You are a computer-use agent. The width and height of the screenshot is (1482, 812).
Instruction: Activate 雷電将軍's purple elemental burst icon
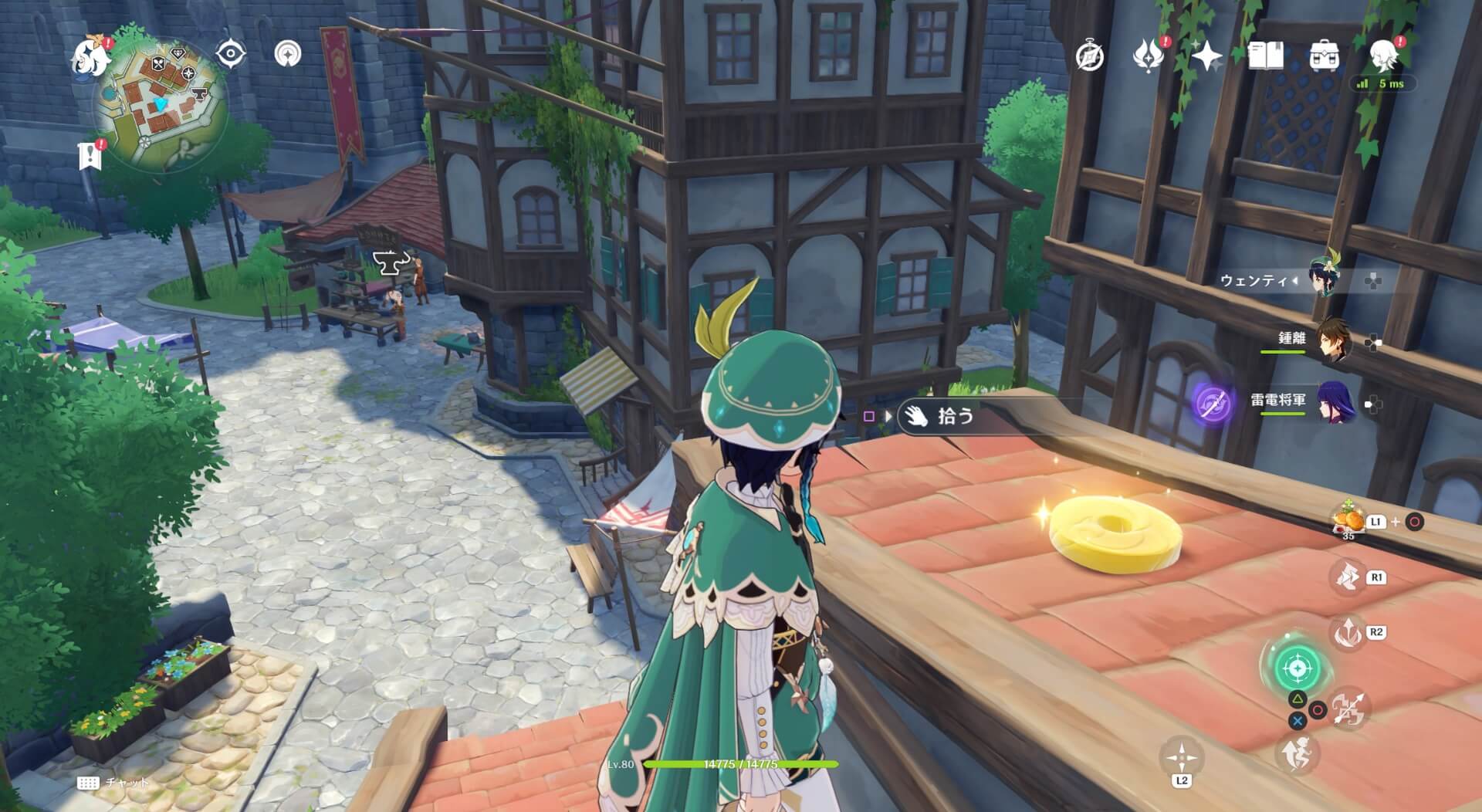pyautogui.click(x=1211, y=403)
